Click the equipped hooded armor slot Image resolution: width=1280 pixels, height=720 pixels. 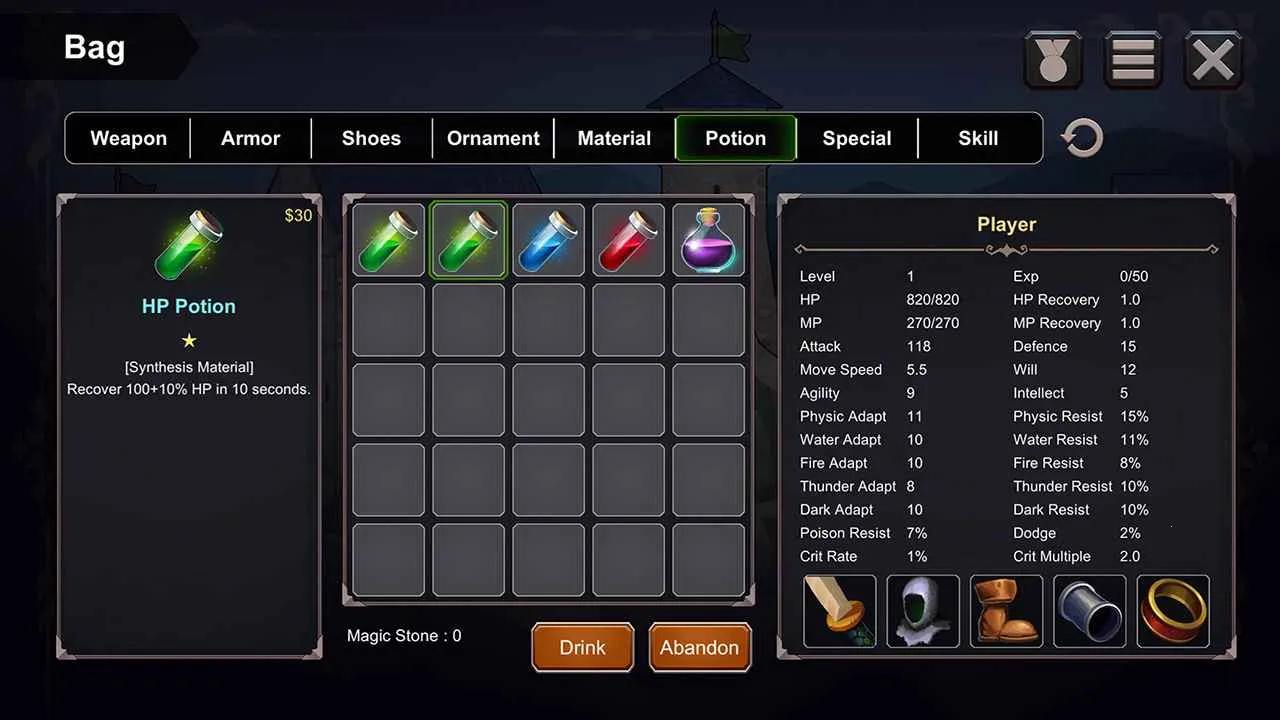coord(923,611)
